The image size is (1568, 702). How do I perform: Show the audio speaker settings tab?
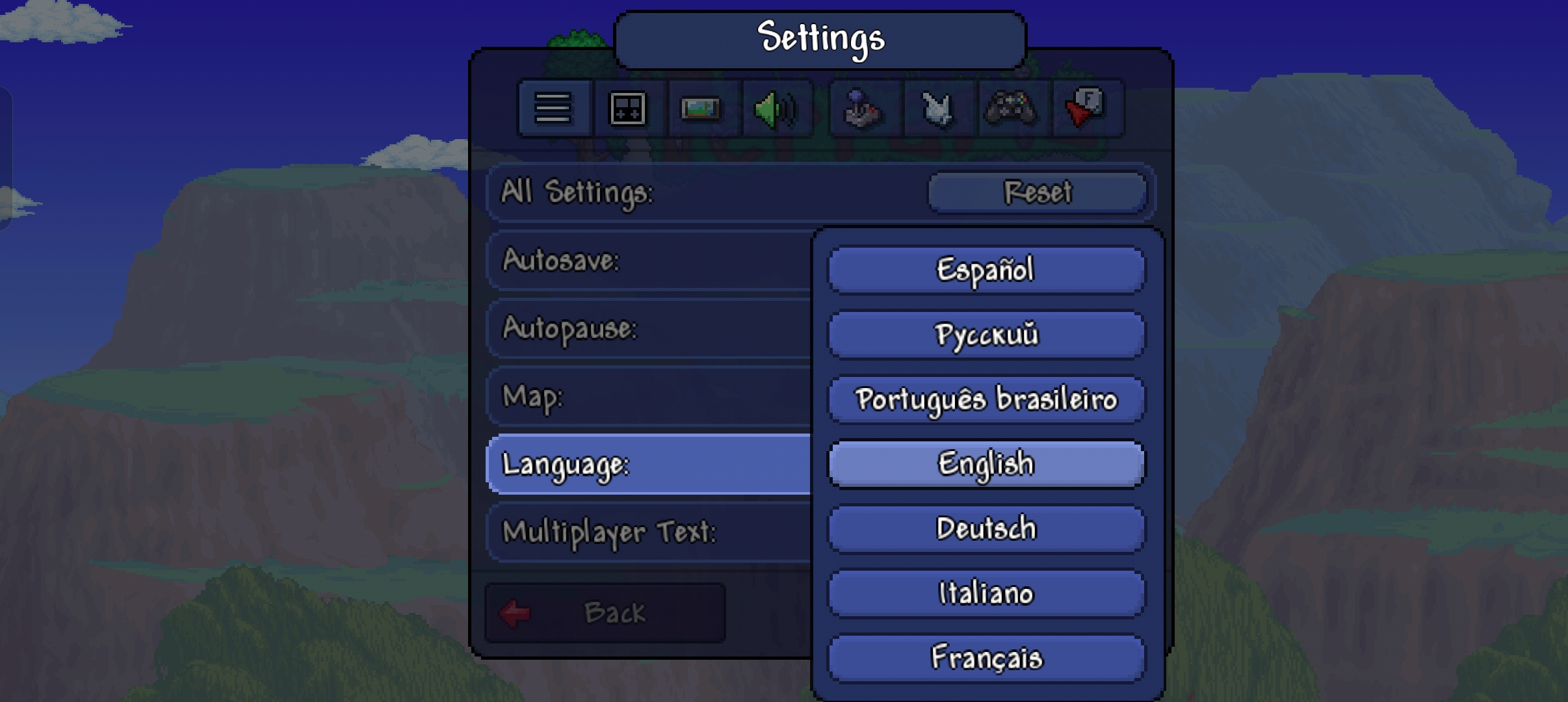pos(775,109)
